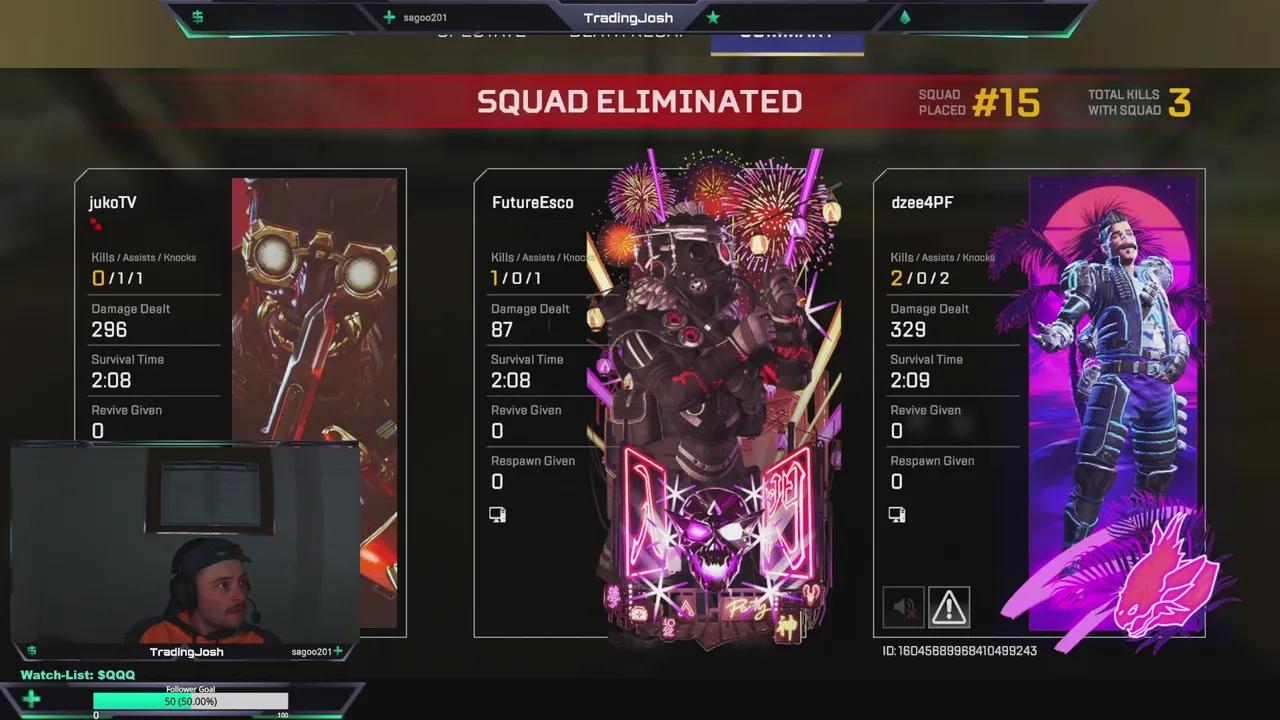
Task: Open the DEATH RECAP tab
Action: point(629,32)
